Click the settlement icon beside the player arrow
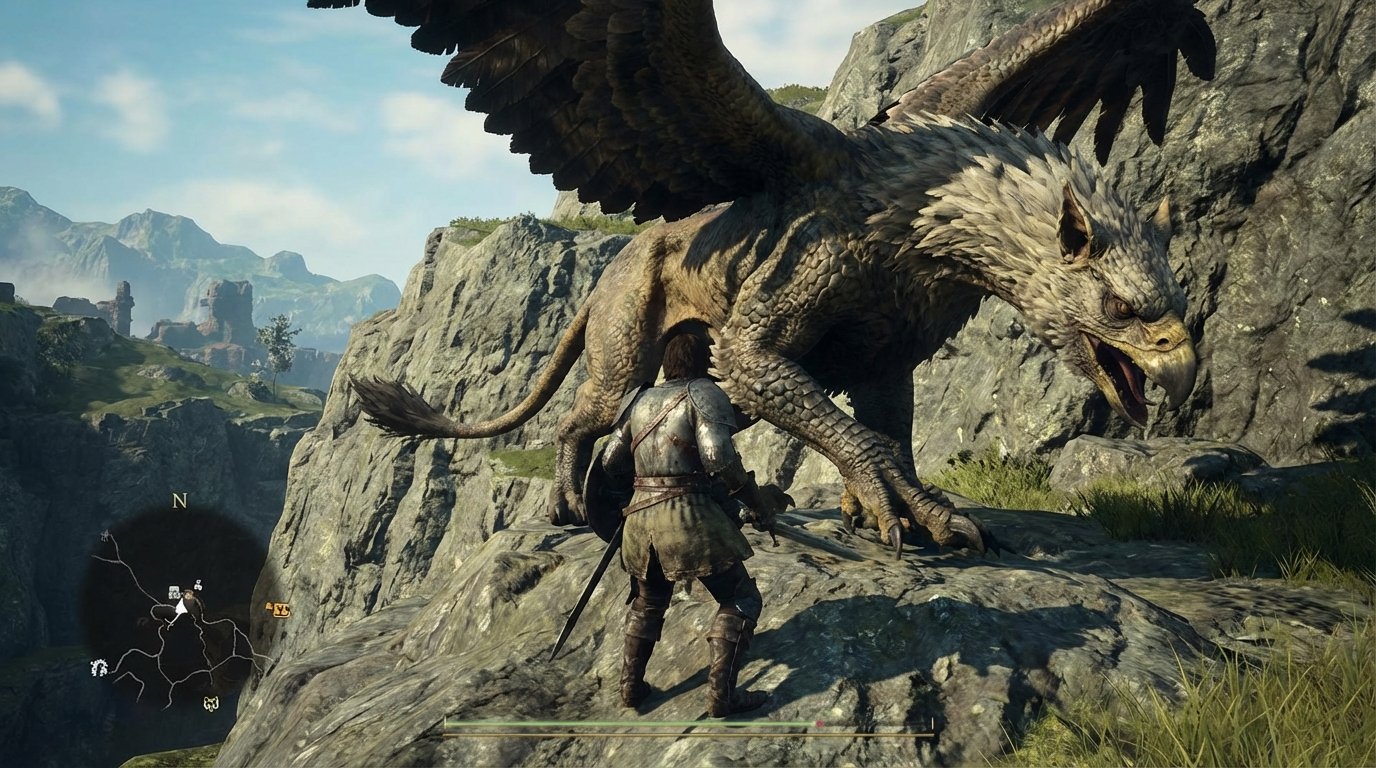This screenshot has width=1376, height=768. [172, 591]
